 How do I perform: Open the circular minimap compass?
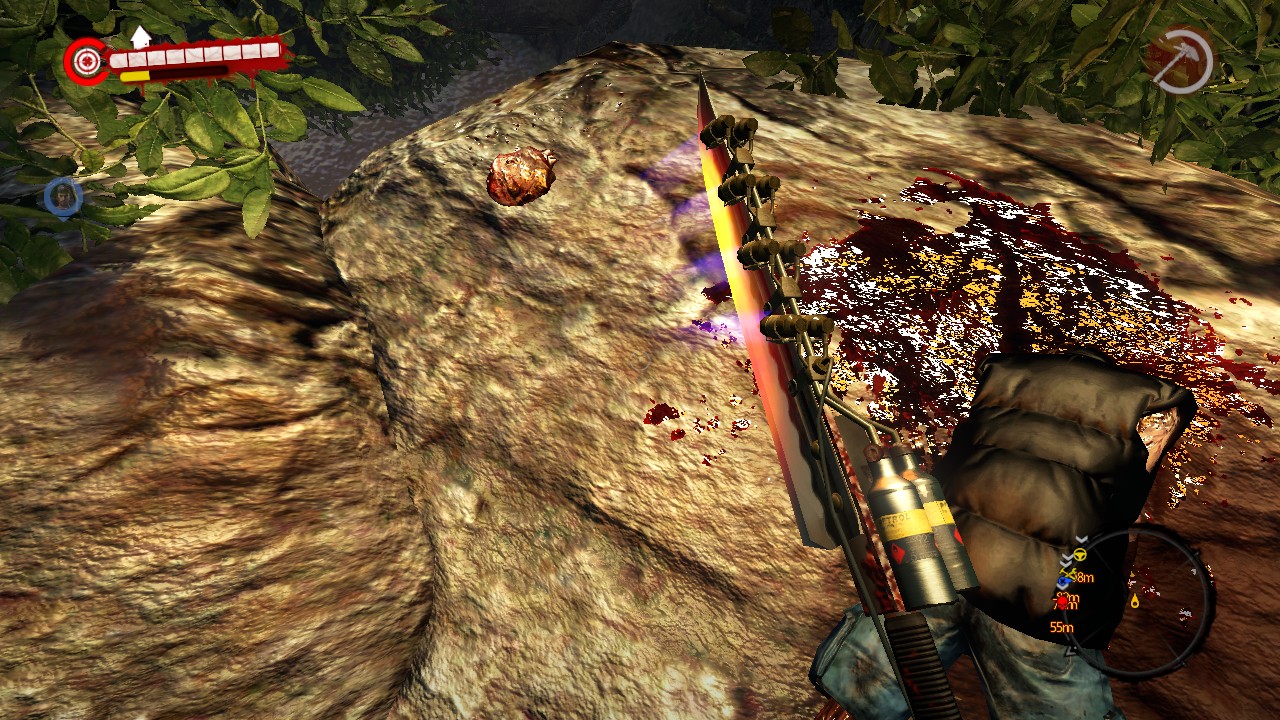(x=1150, y=601)
